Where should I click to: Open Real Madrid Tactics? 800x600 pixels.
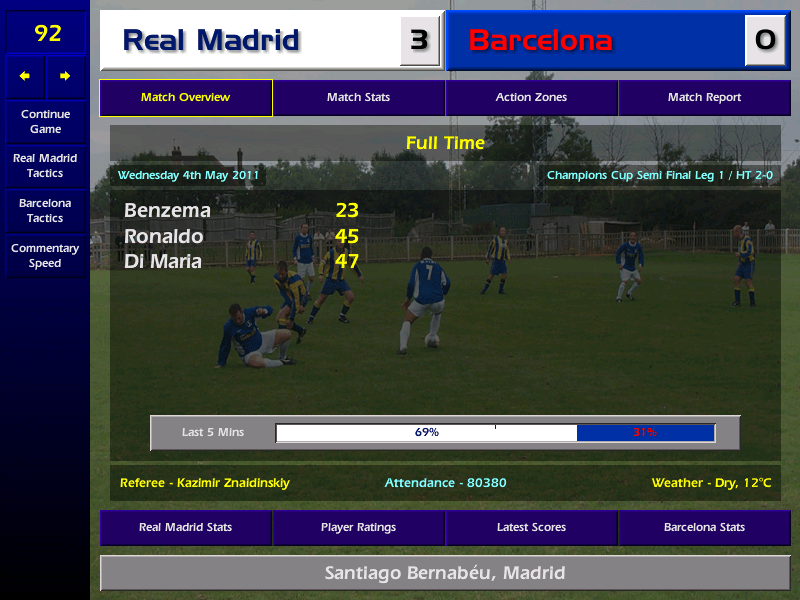pos(45,166)
